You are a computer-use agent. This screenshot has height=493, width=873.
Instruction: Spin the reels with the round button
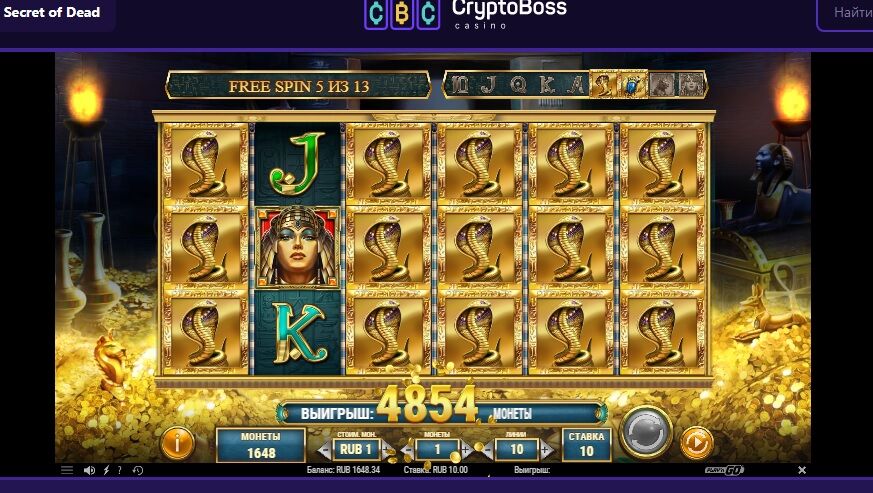point(645,433)
